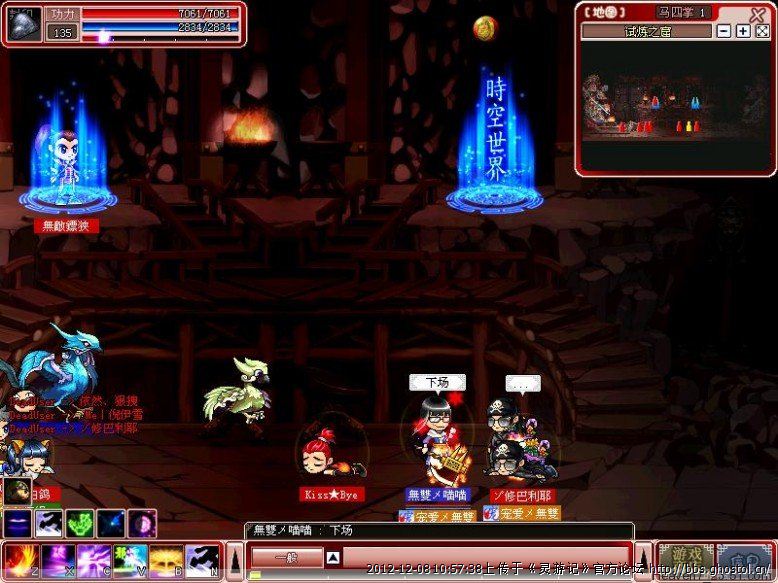Viewport: 778px width, 583px height.
Task: Expand the minimap to full view
Action: coord(761,31)
